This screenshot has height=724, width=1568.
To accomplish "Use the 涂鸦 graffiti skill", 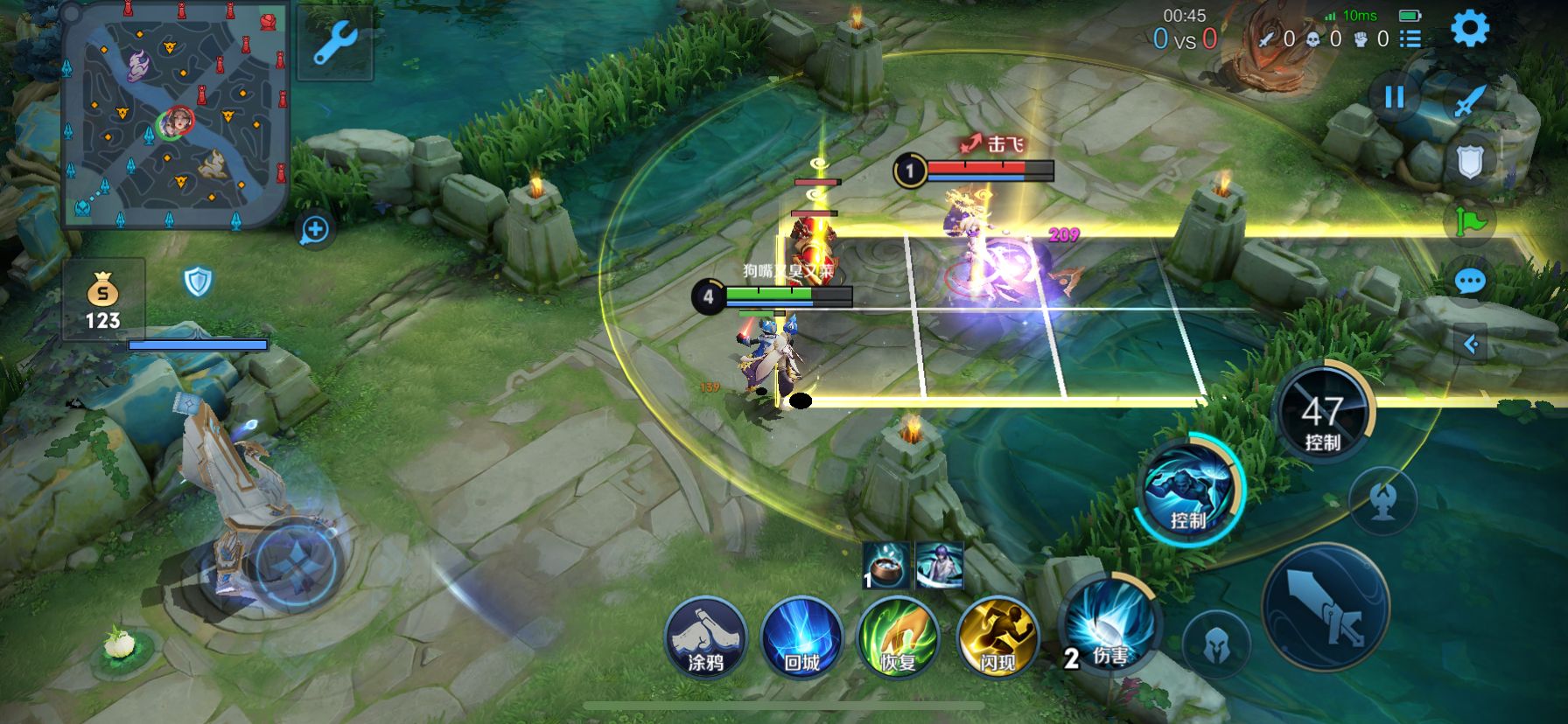I will coord(705,636).
